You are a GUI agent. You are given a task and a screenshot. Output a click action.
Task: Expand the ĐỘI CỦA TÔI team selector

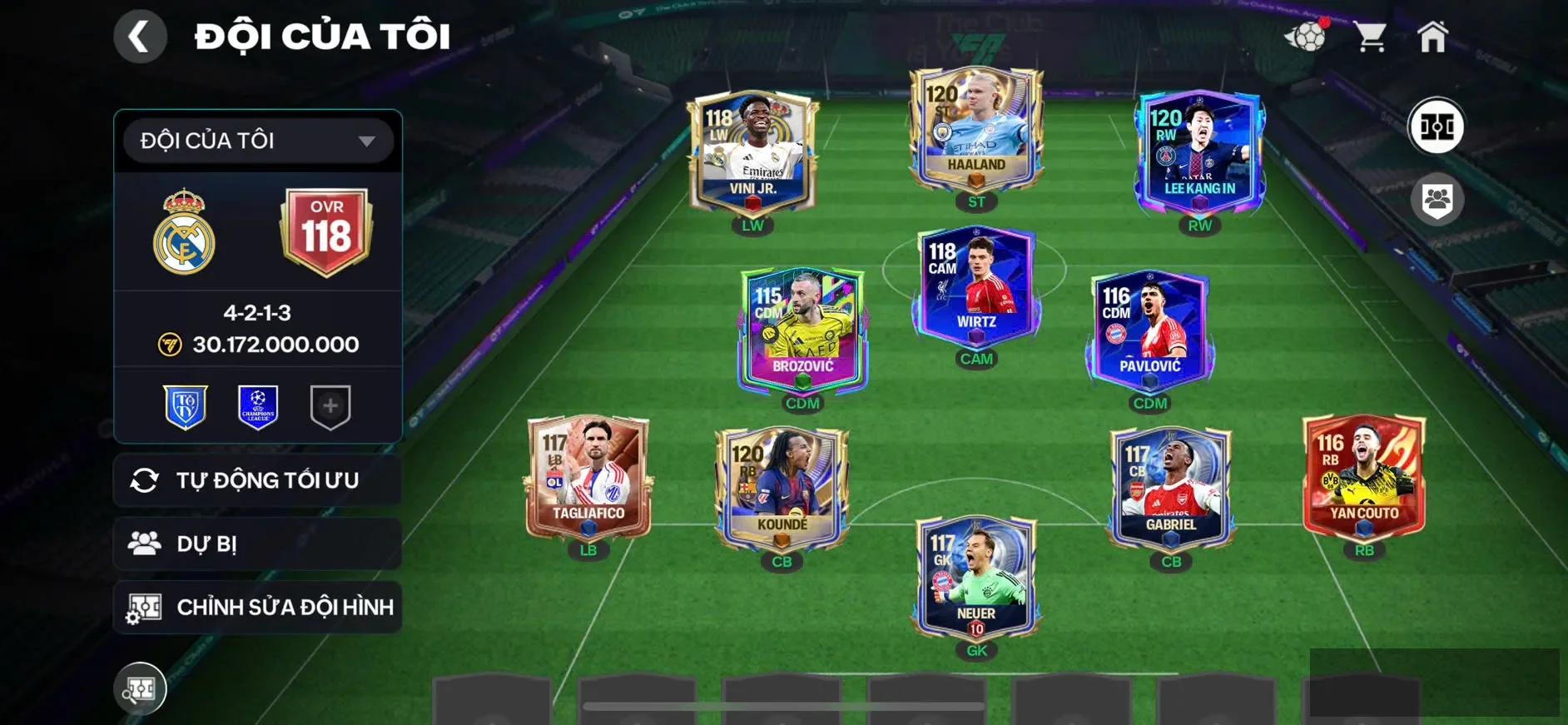tap(256, 140)
